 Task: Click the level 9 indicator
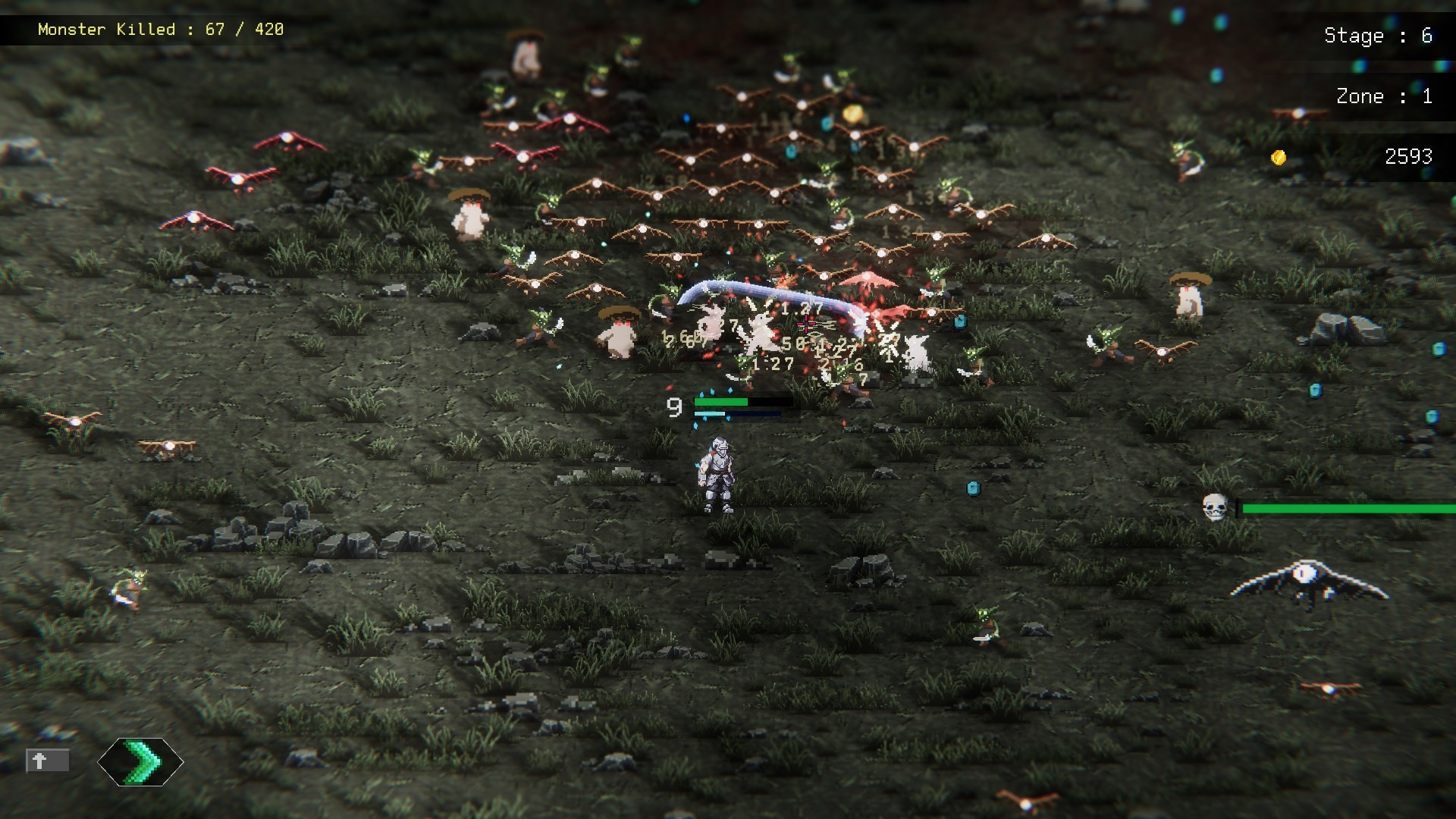673,408
